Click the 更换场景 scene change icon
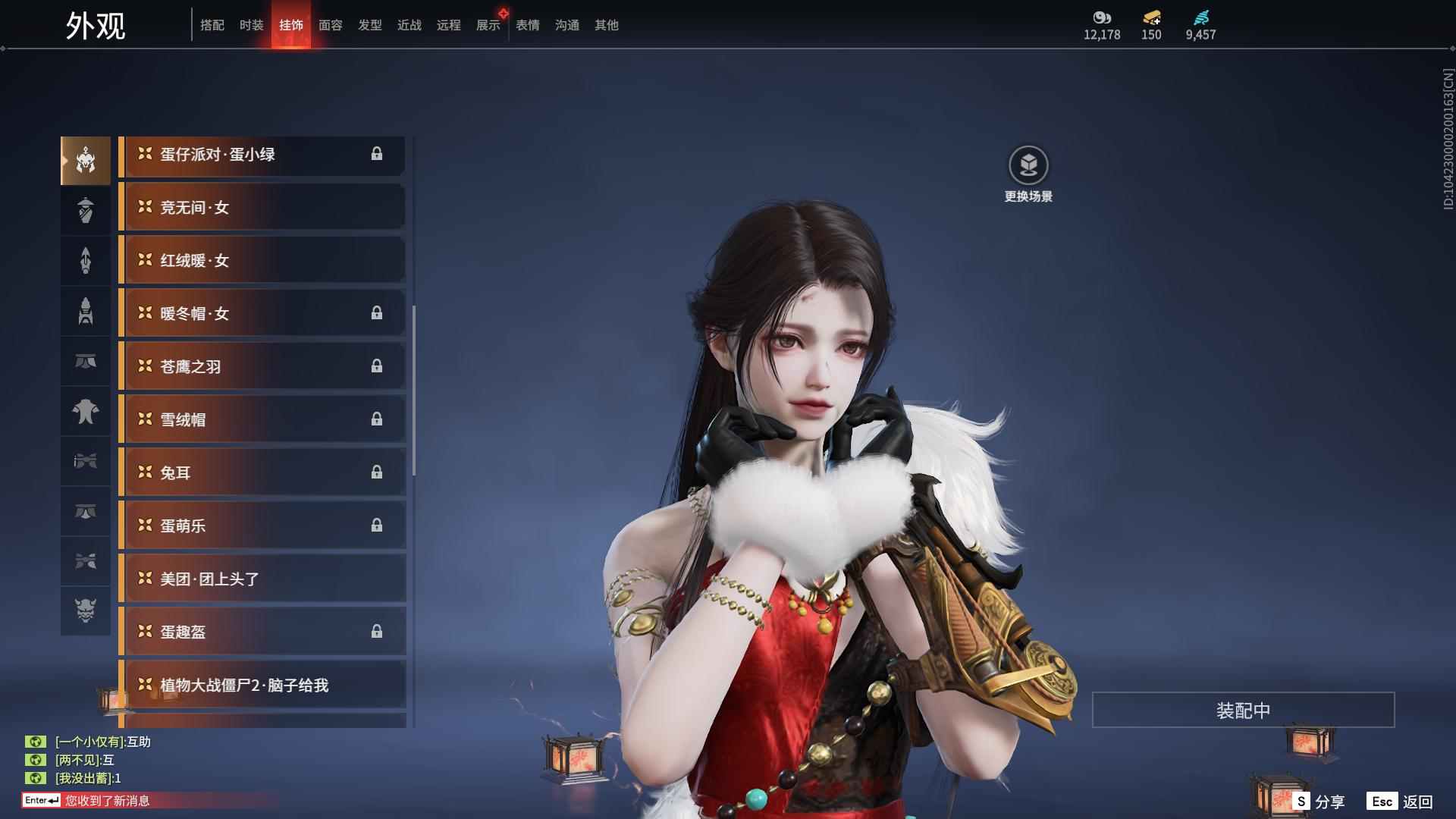Screen dimensions: 1456x819 click(x=1028, y=165)
